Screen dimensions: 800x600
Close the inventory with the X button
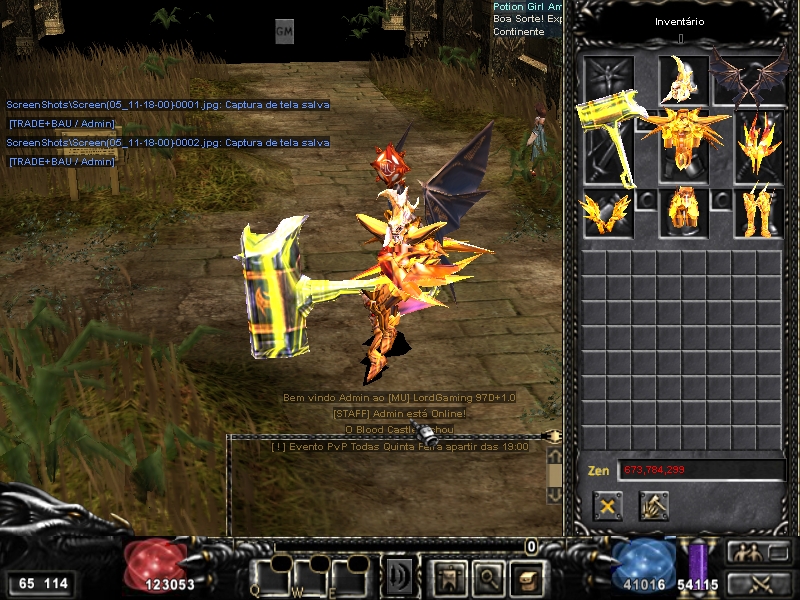click(607, 506)
